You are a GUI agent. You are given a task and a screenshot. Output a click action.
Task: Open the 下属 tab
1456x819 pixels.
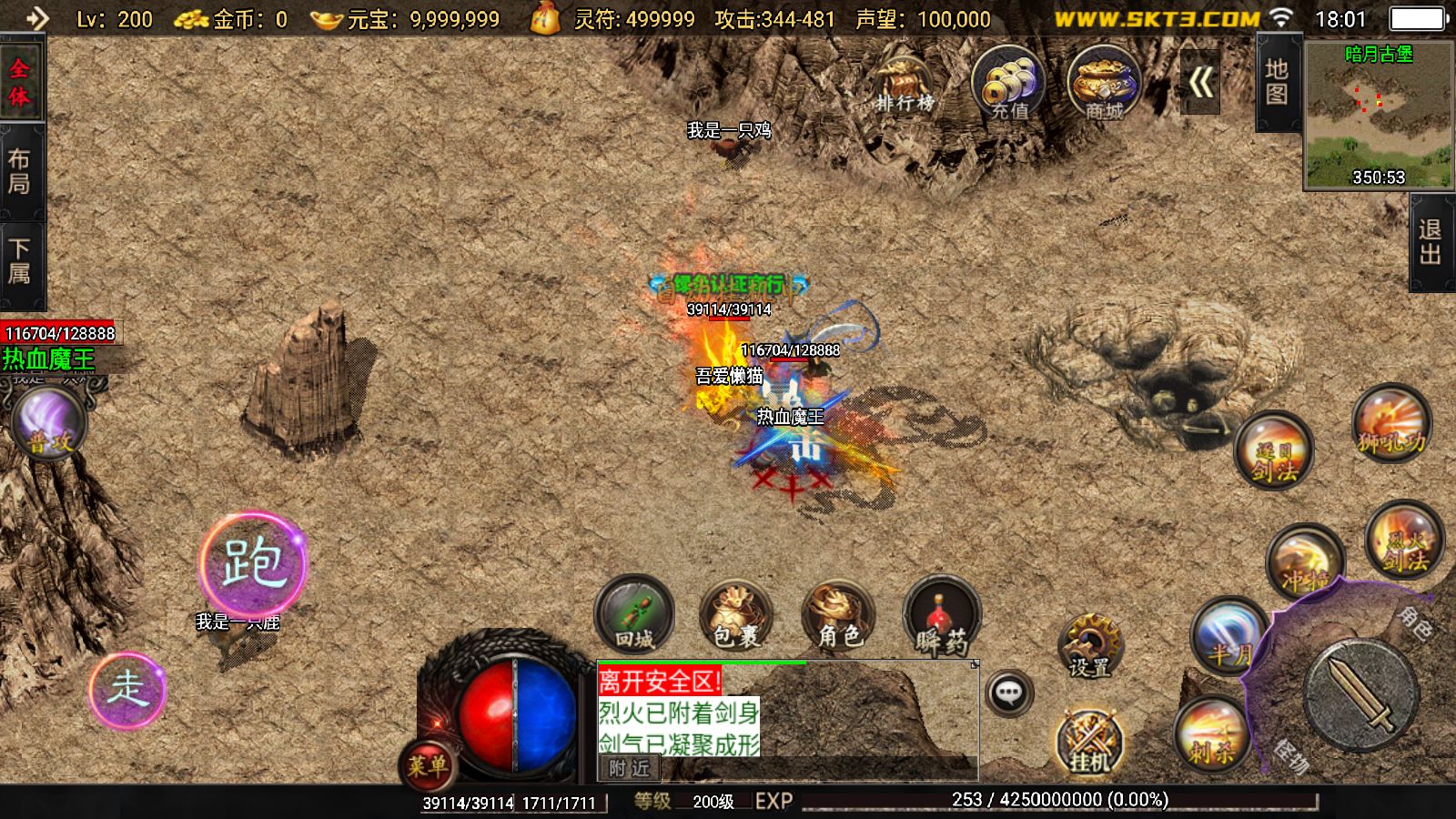point(20,261)
